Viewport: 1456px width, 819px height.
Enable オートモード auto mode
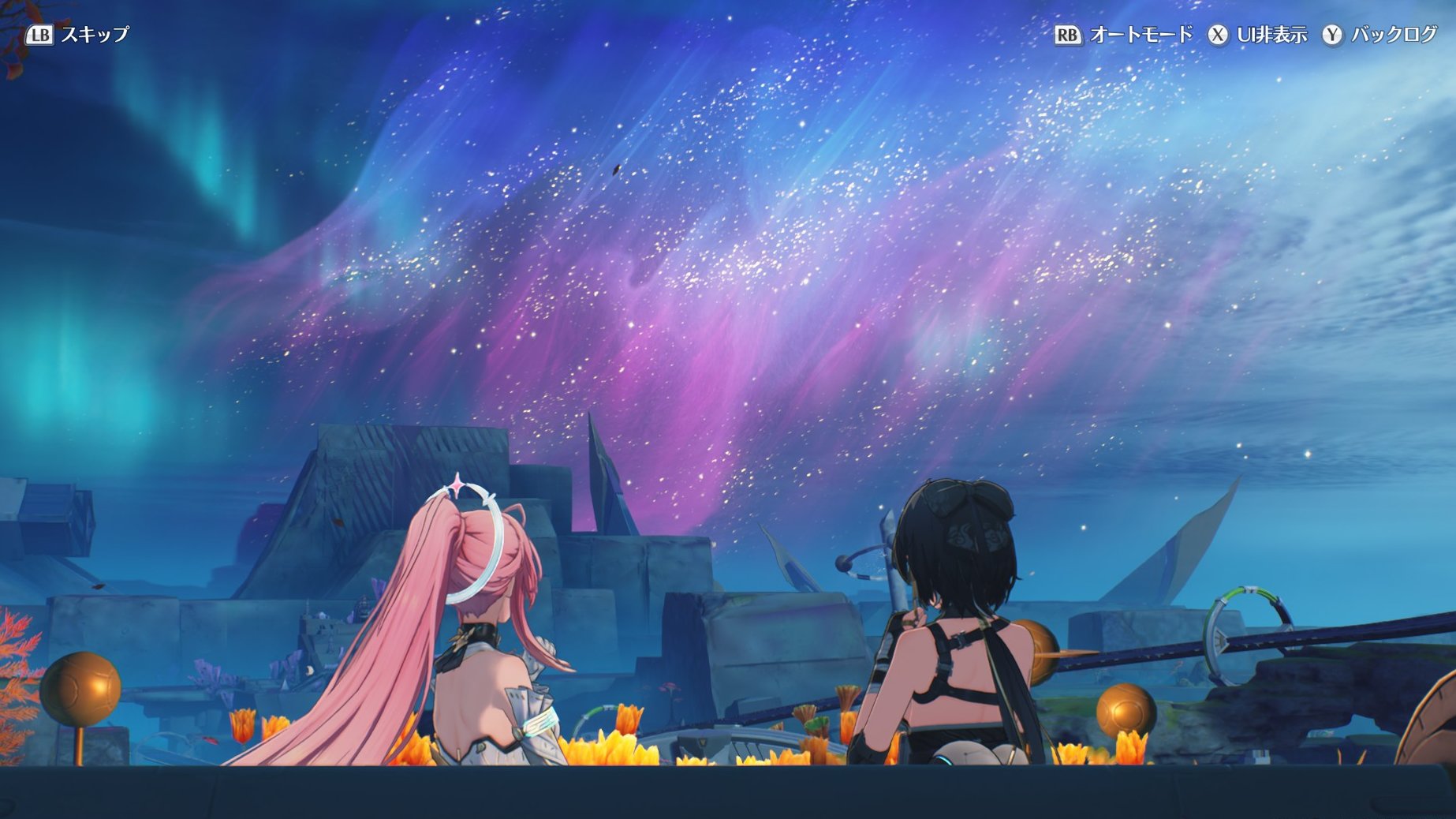pos(1124,35)
